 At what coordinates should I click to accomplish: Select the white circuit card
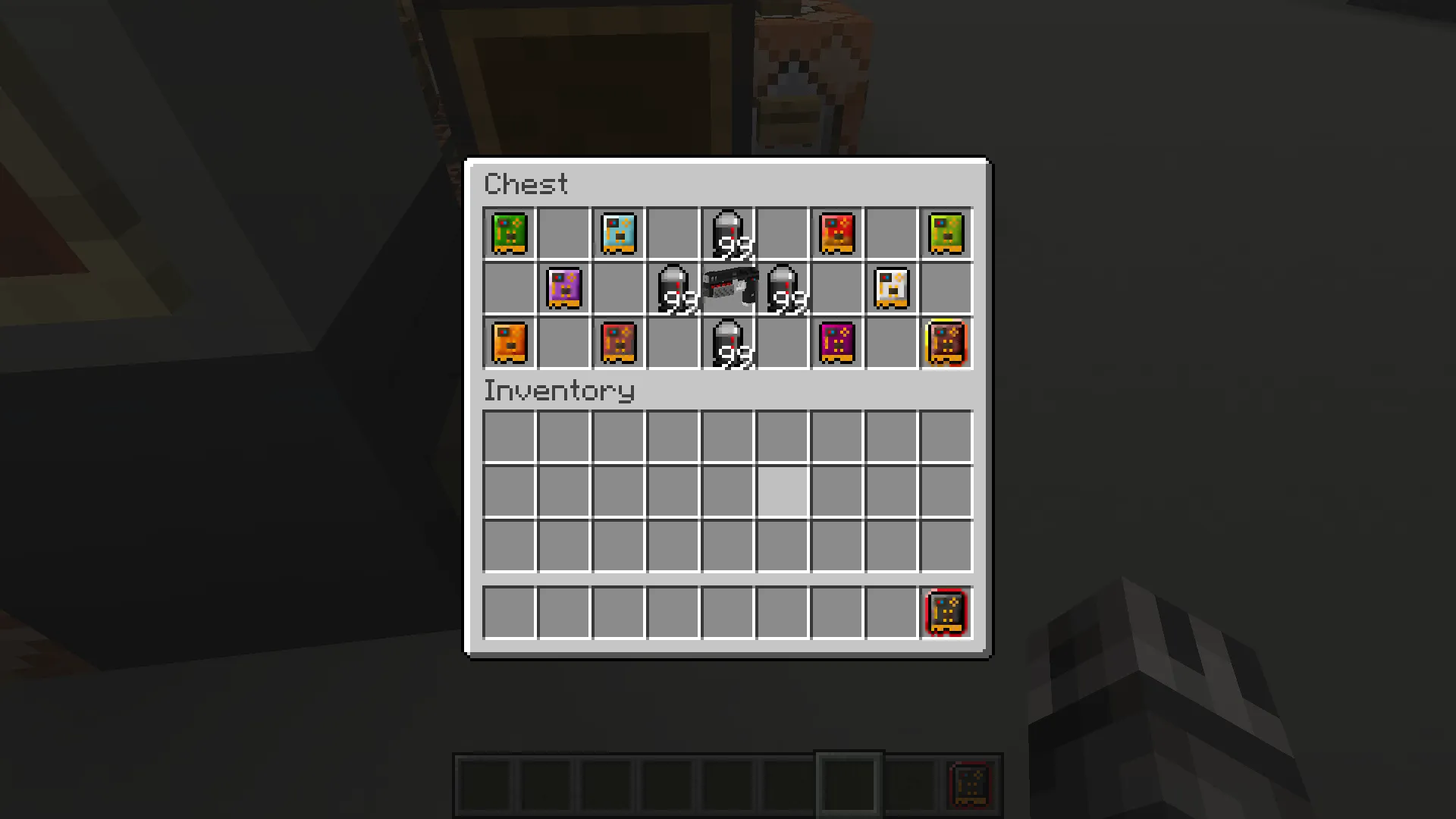pos(890,288)
